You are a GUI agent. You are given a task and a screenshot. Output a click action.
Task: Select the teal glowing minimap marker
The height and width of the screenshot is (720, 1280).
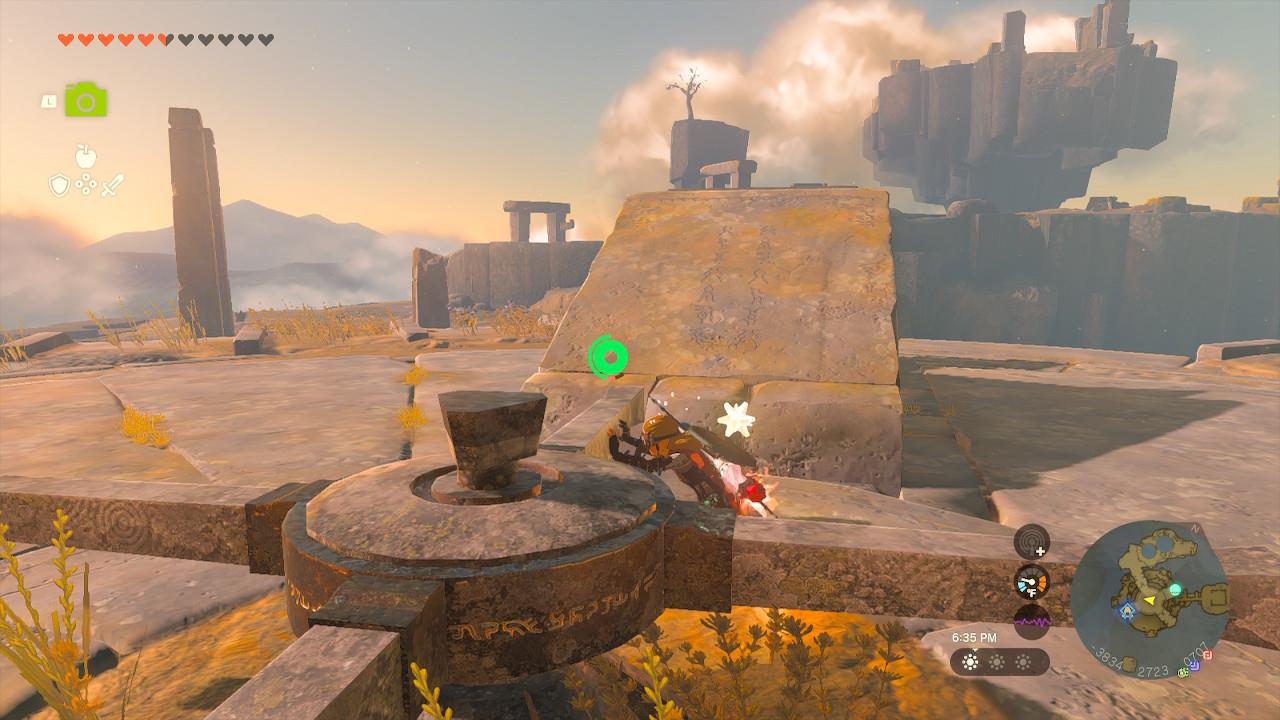tap(1176, 590)
